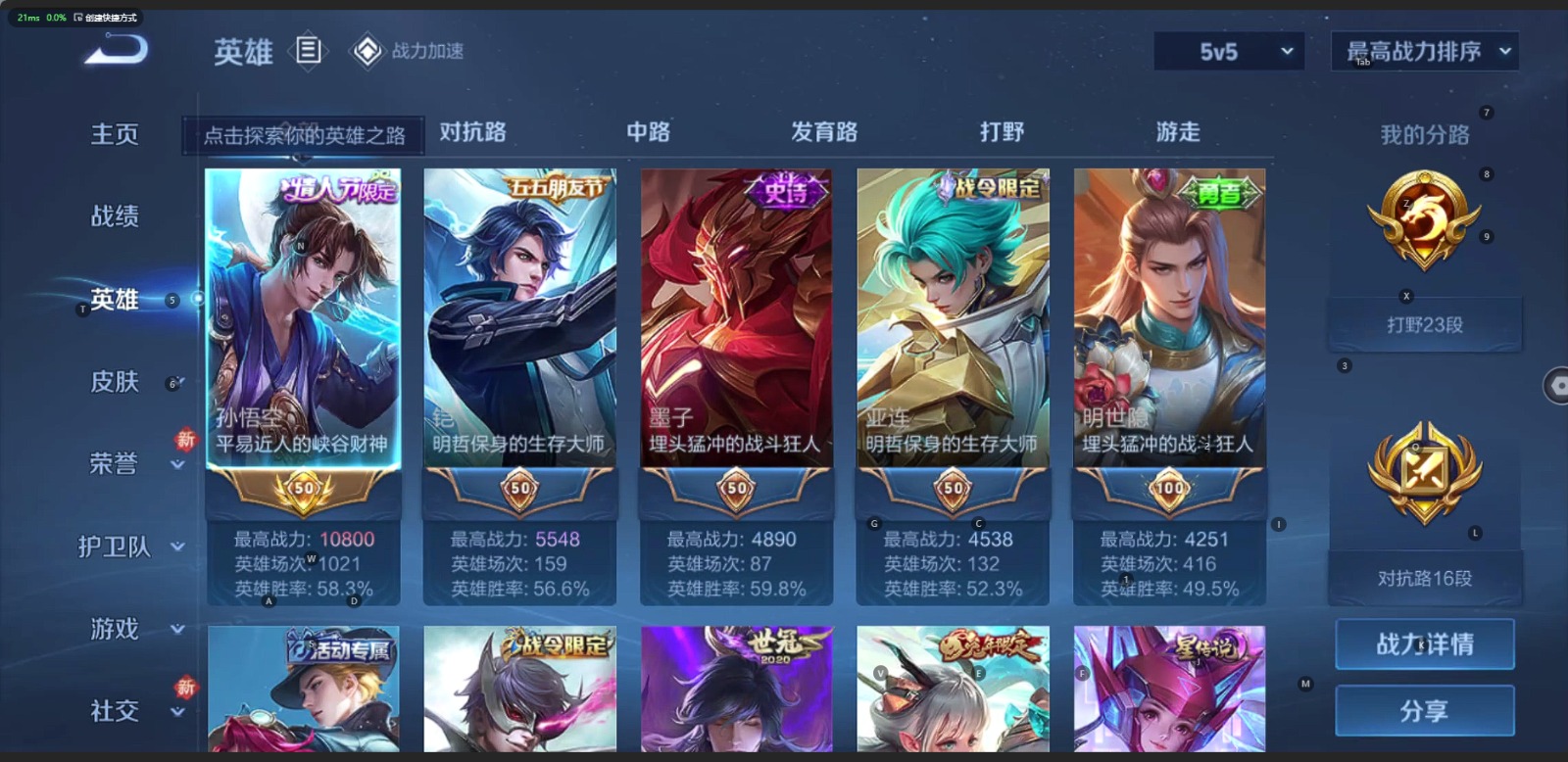This screenshot has height=762, width=1568.
Task: Switch to the 对抗路 lane tab
Action: point(472,132)
